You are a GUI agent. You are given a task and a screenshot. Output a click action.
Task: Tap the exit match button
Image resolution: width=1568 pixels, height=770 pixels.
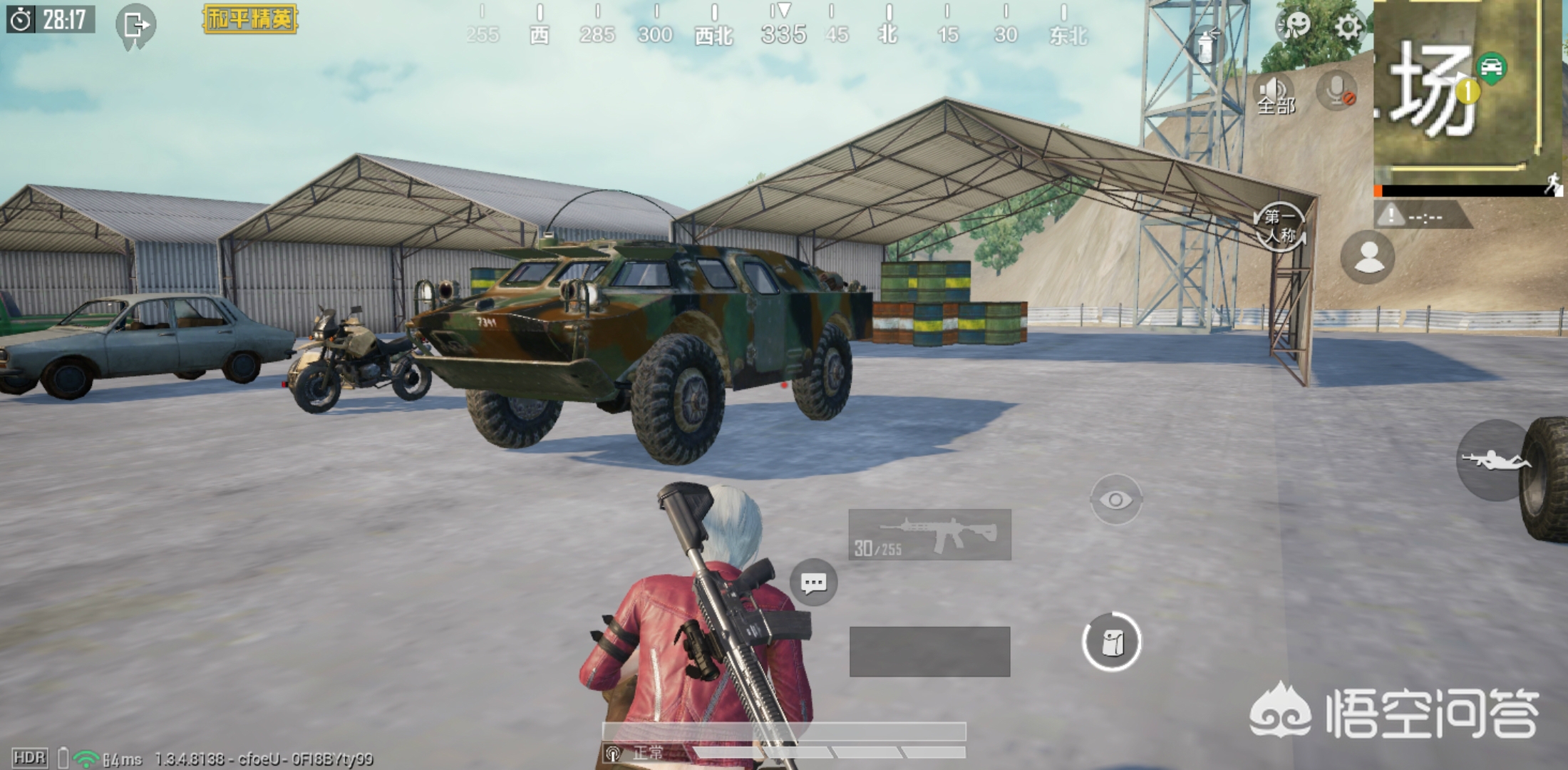135,26
